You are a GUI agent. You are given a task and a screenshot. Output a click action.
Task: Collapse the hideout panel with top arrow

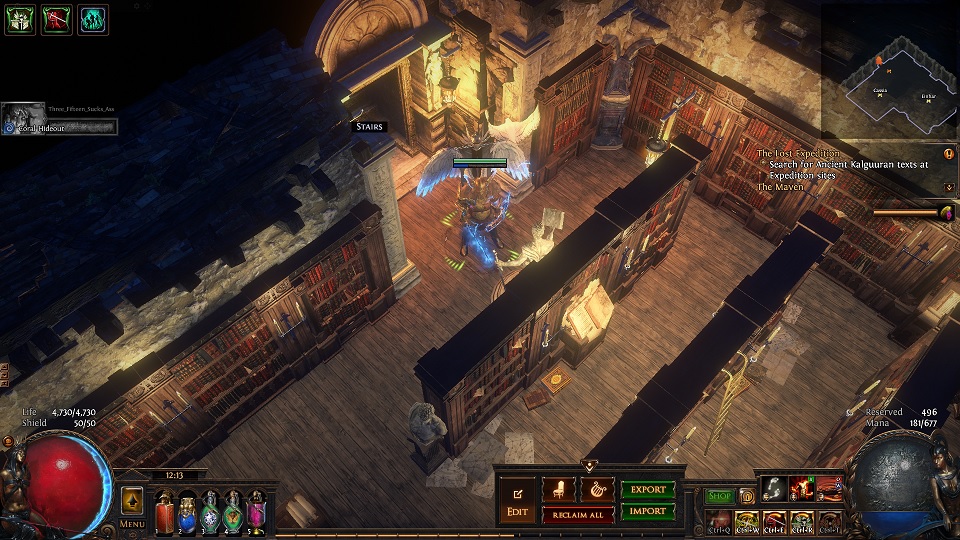[590, 464]
